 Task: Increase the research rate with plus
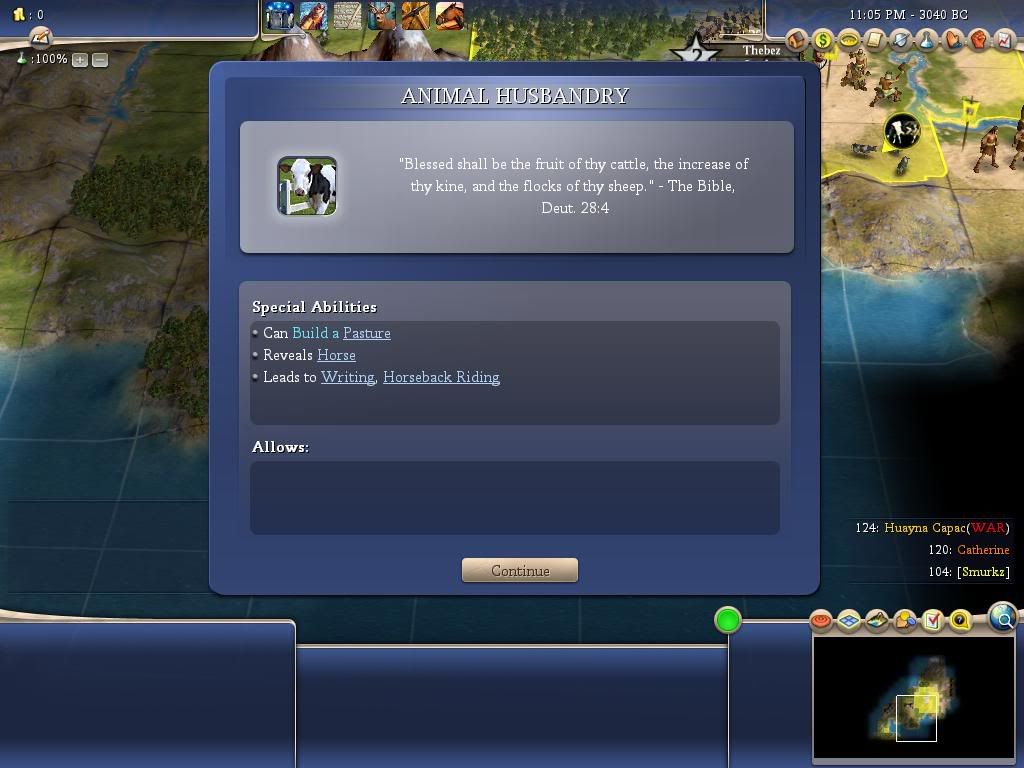click(x=80, y=60)
